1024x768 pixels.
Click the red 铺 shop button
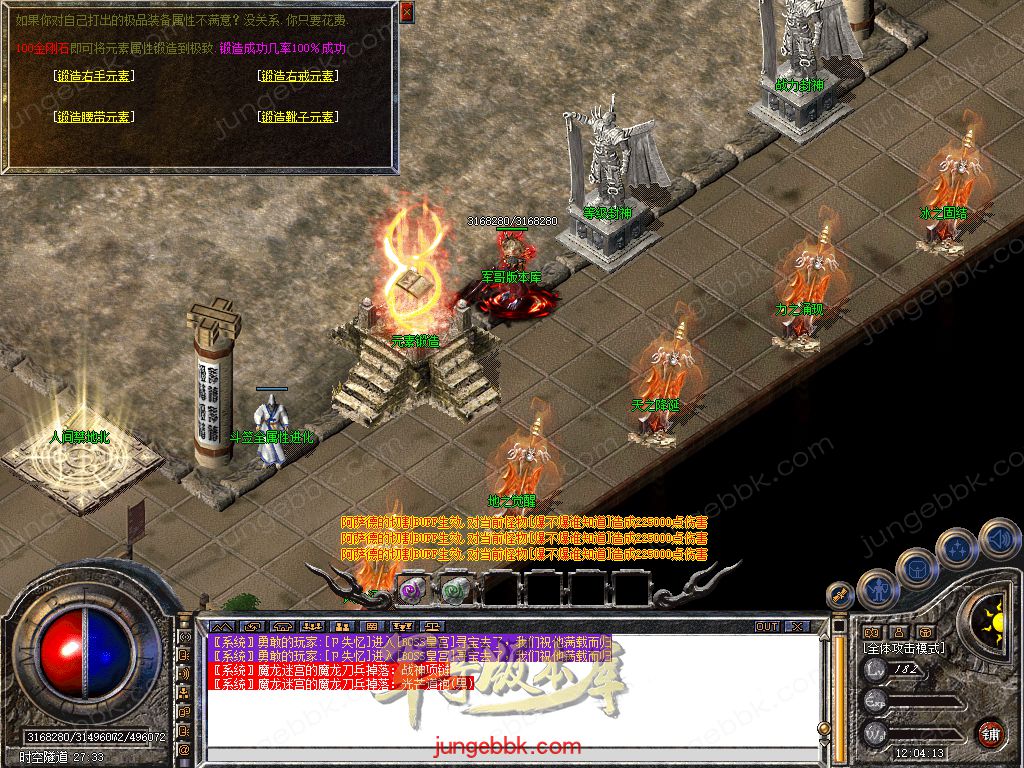pyautogui.click(x=990, y=731)
